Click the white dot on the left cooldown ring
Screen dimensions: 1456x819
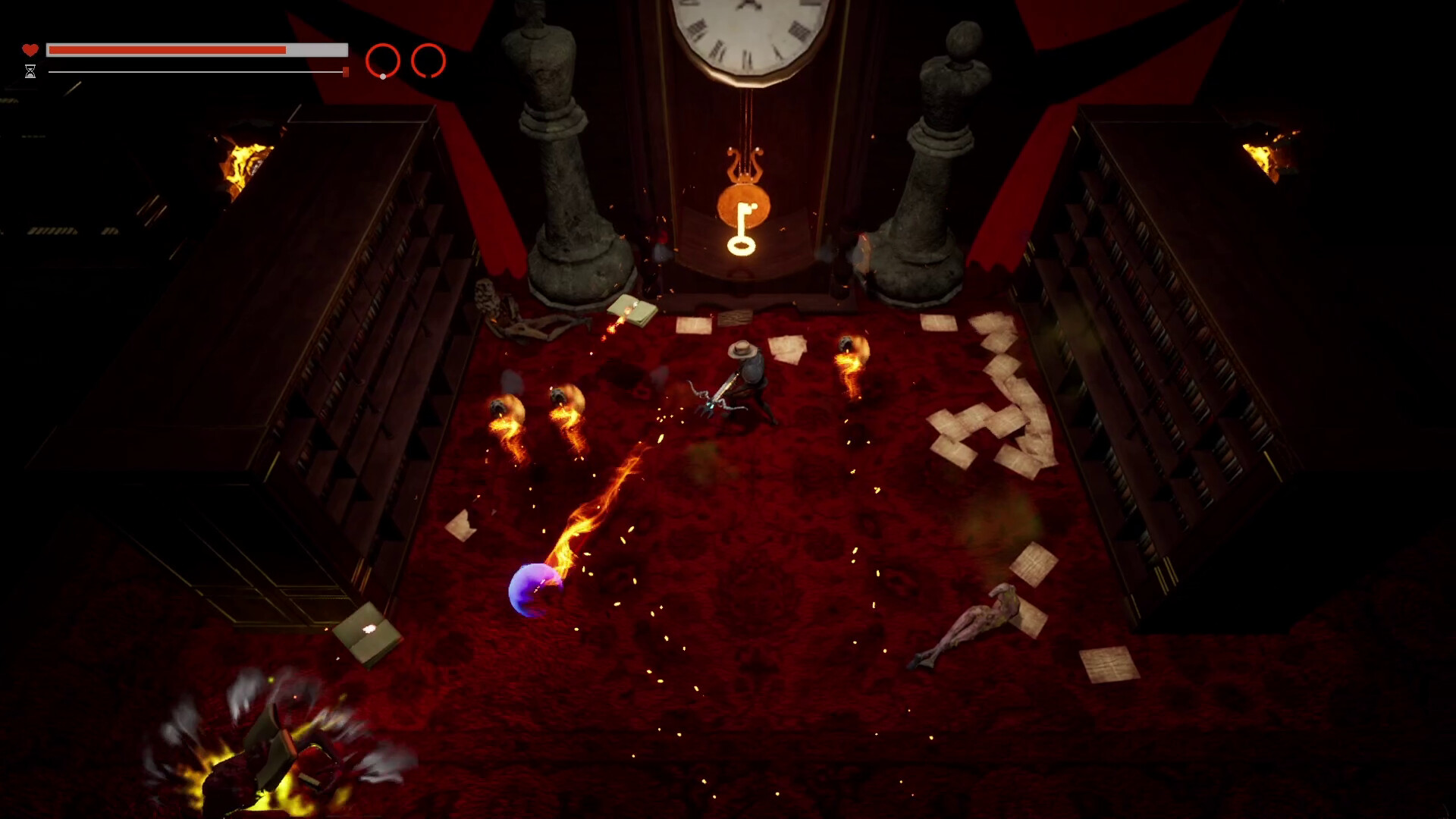point(382,75)
